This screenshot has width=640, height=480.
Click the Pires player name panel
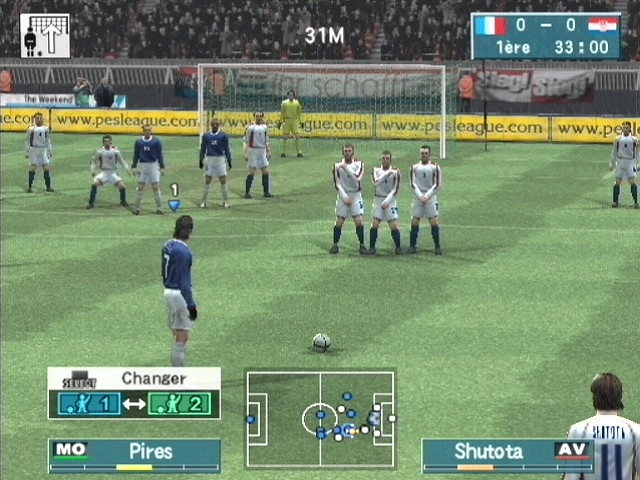[x=134, y=452]
